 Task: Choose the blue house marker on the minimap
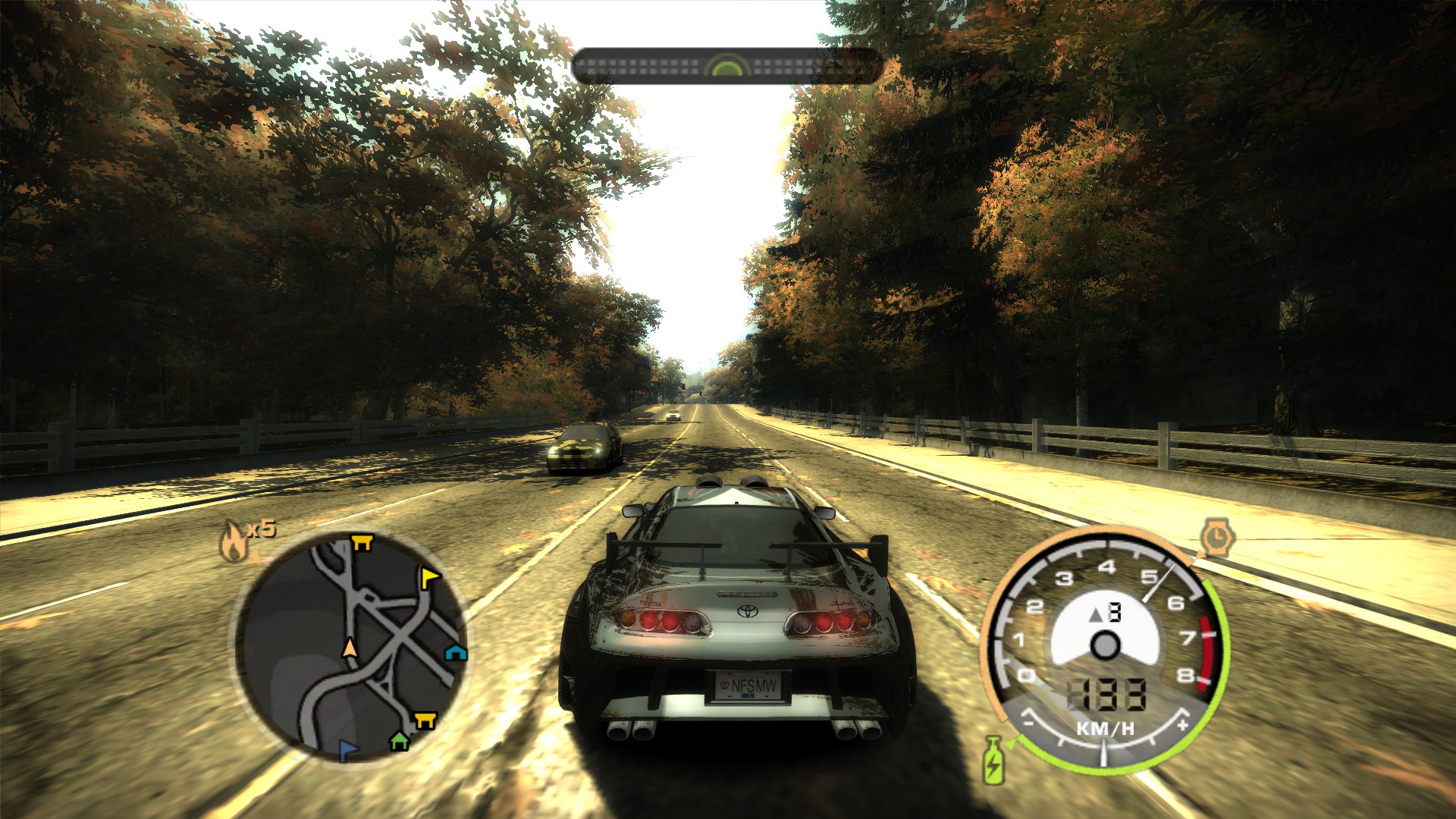(455, 652)
